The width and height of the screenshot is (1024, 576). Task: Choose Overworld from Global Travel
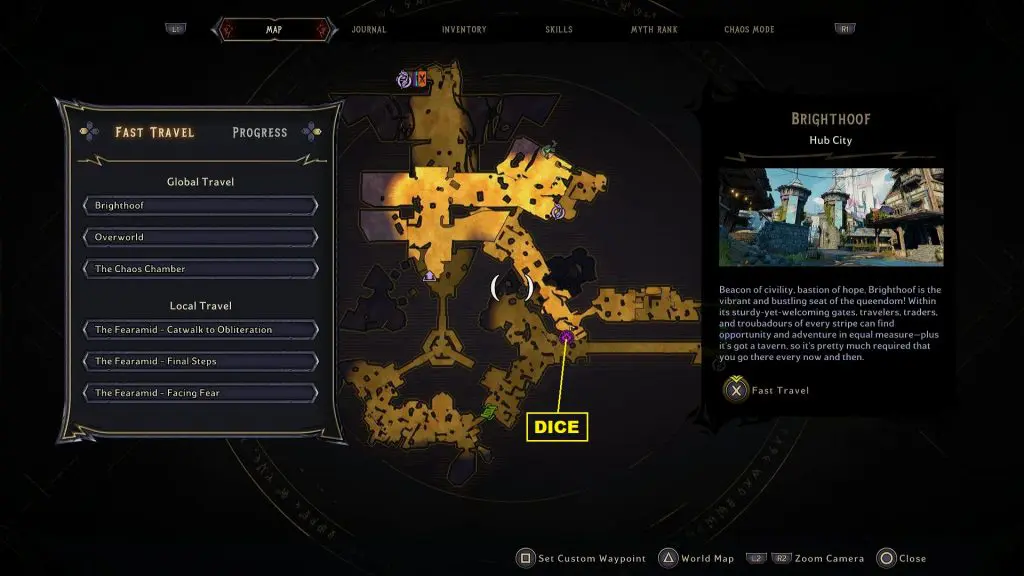point(201,238)
